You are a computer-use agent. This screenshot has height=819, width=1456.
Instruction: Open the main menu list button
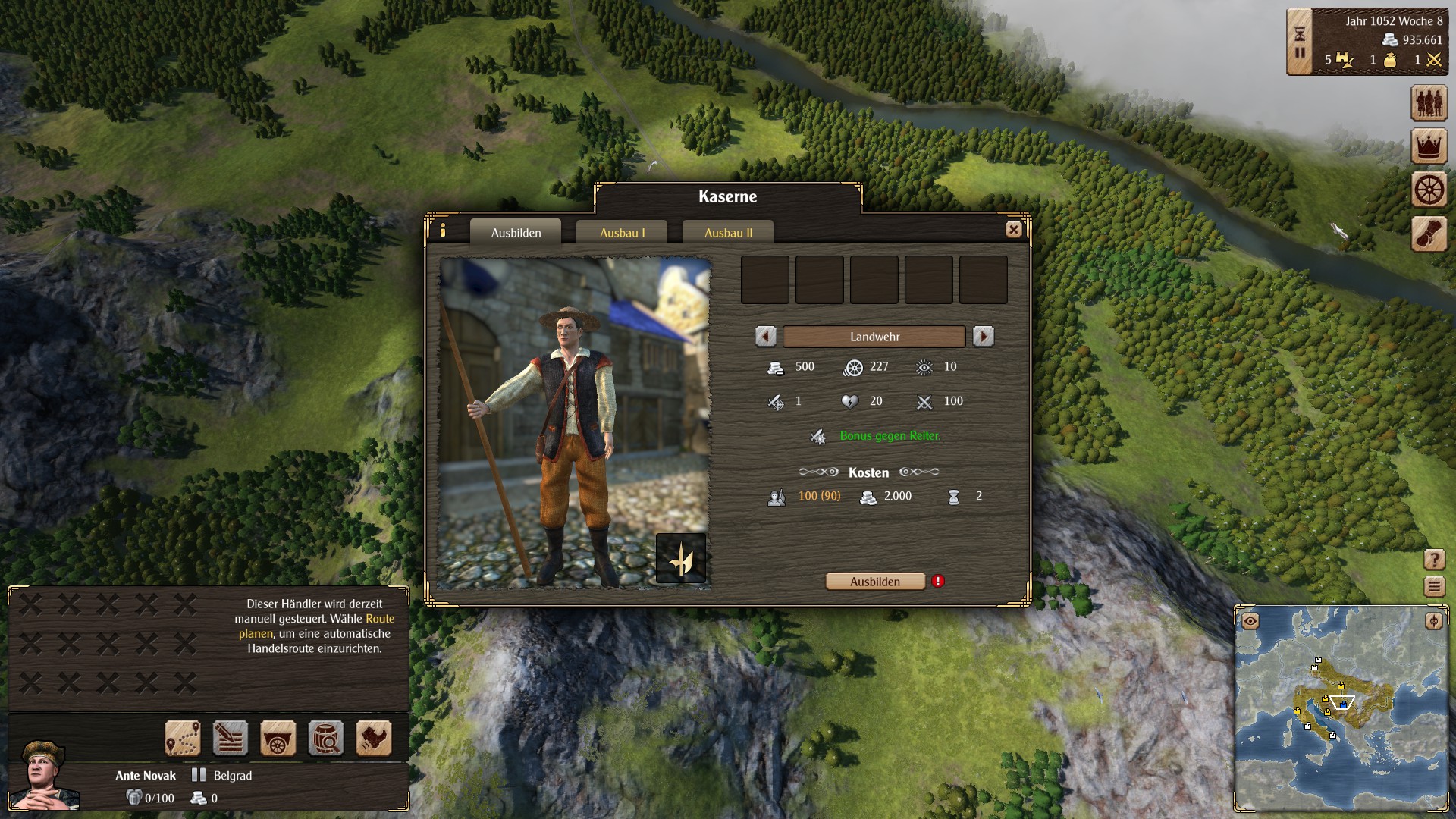1434,586
